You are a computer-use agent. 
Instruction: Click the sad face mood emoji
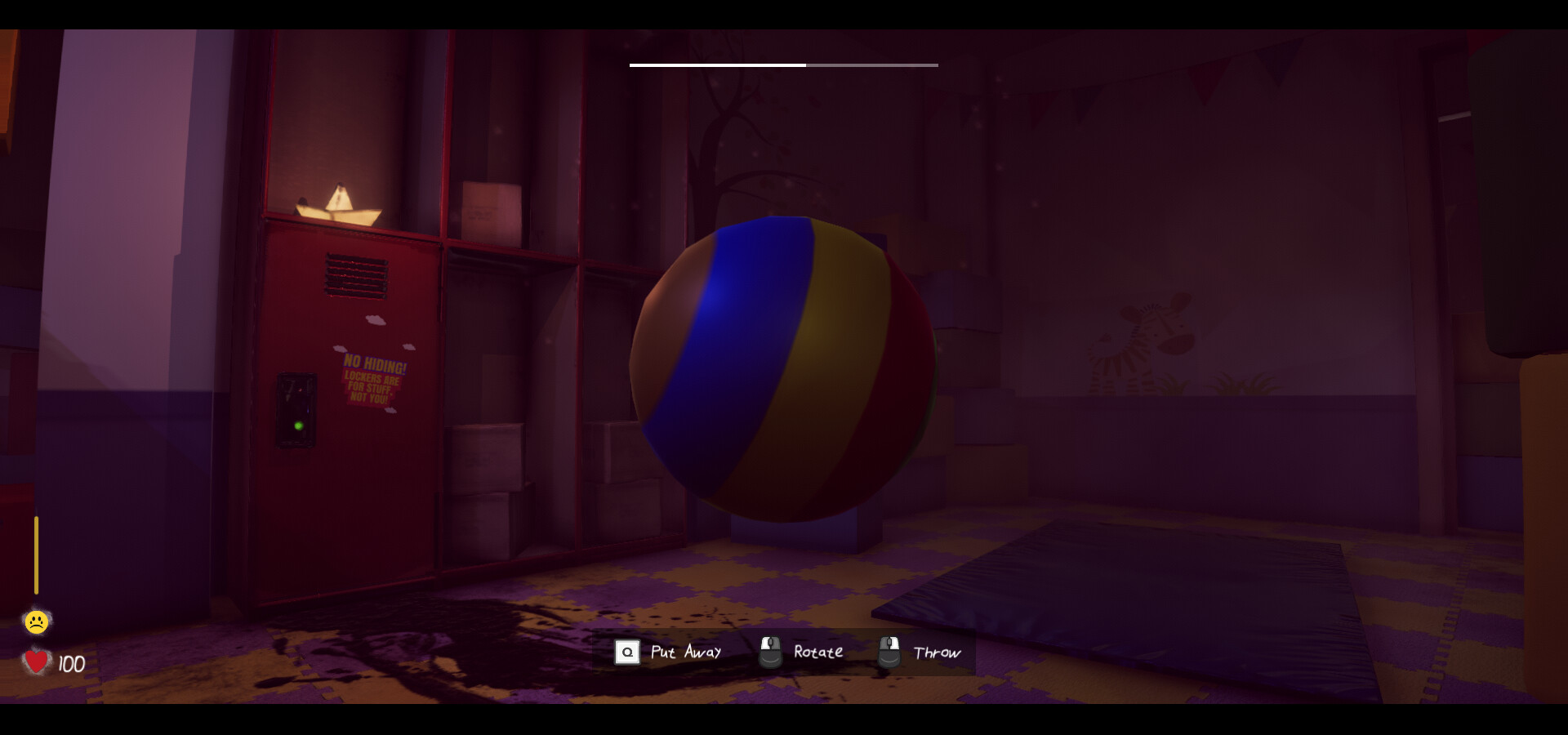[36, 621]
